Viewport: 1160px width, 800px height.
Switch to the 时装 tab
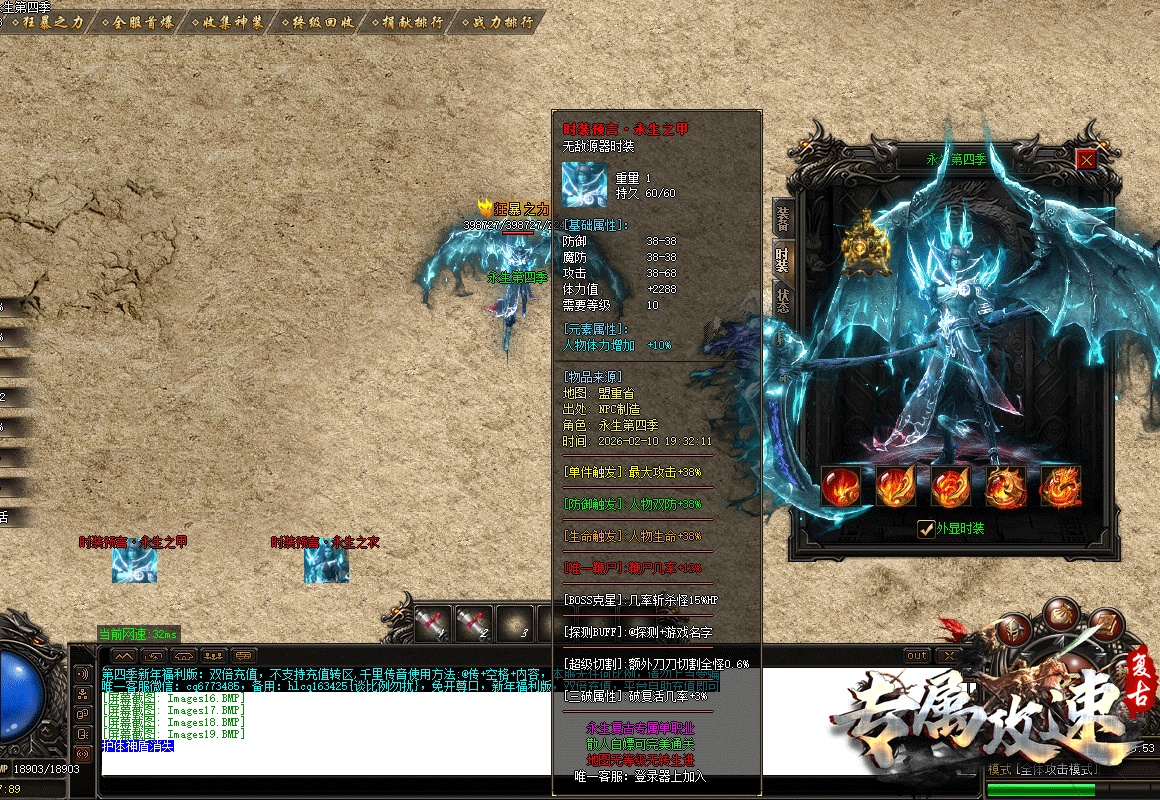click(x=782, y=260)
